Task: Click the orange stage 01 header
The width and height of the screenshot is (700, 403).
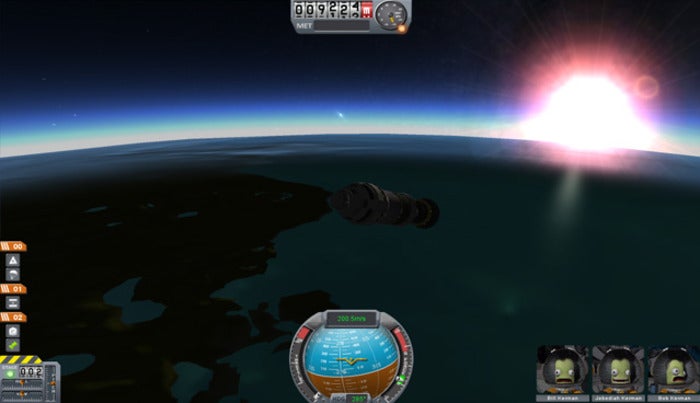Action: 15,288
